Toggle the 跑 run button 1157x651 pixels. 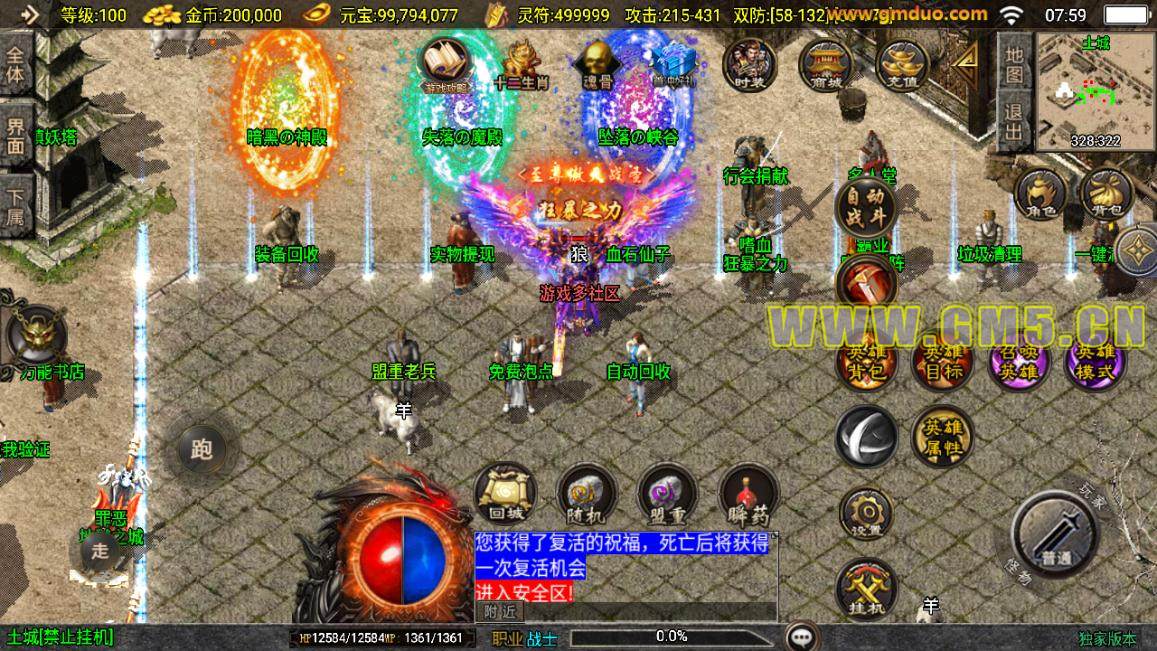[202, 449]
